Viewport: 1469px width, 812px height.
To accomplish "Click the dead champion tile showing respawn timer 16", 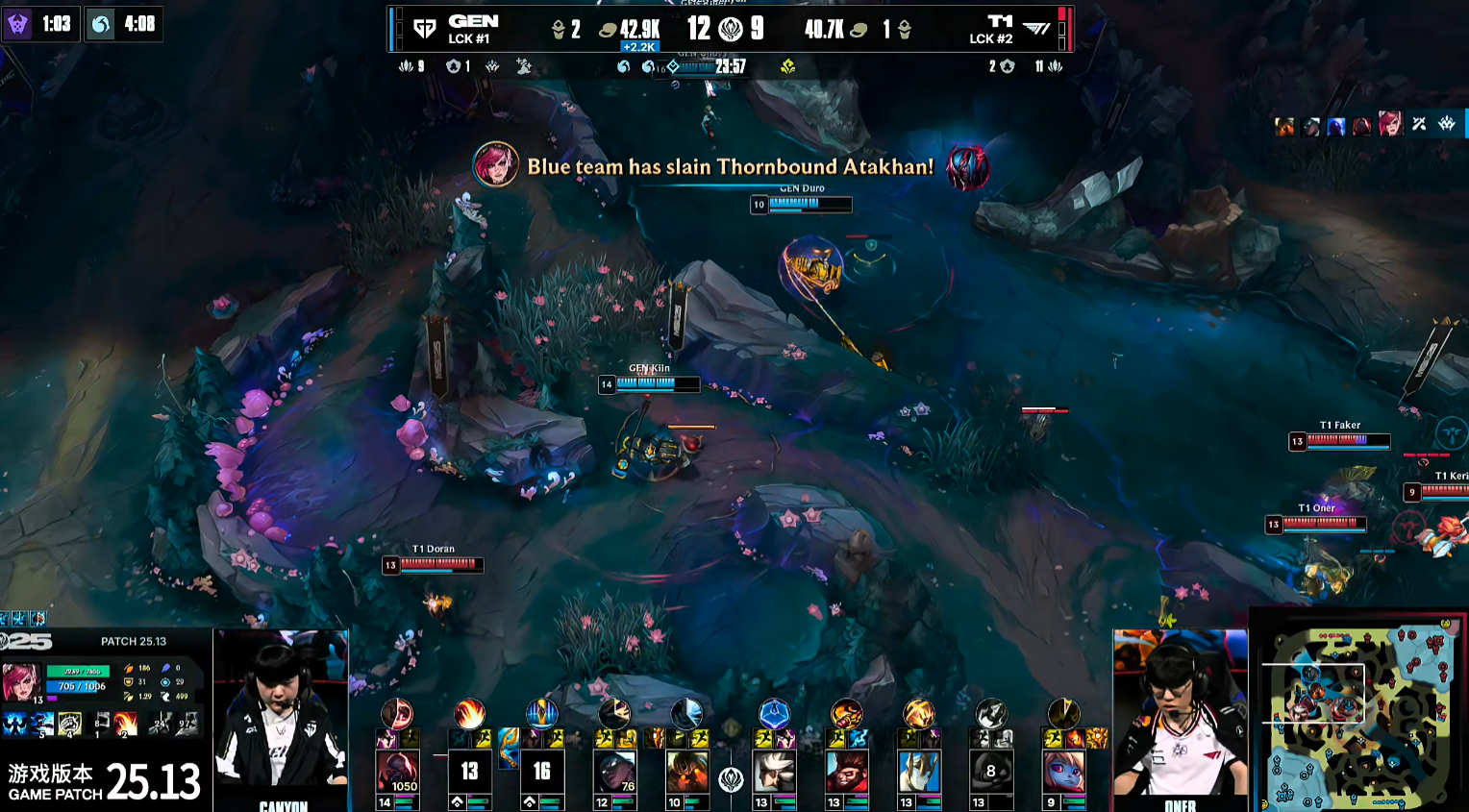I will (x=541, y=773).
